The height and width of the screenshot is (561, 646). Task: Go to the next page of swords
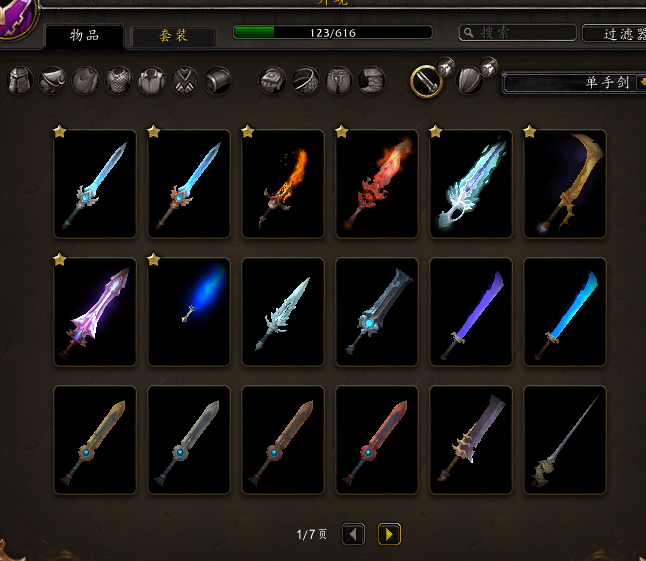[x=389, y=534]
